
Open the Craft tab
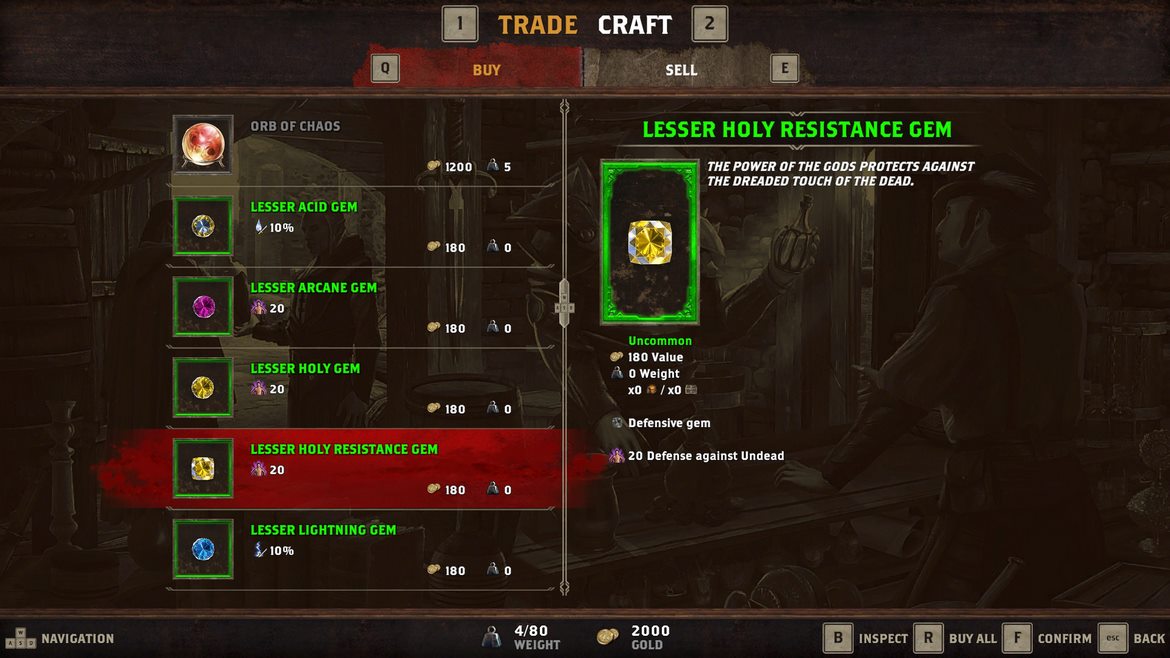(x=634, y=25)
